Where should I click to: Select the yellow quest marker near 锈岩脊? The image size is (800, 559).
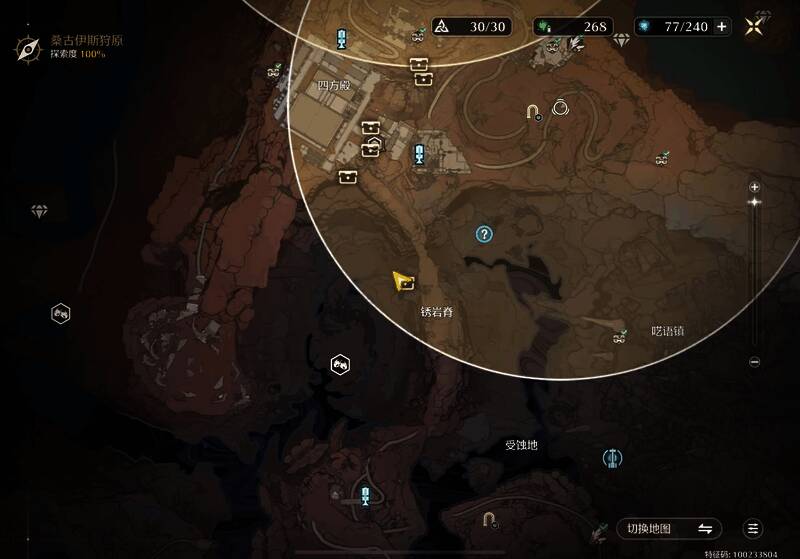pyautogui.click(x=404, y=281)
